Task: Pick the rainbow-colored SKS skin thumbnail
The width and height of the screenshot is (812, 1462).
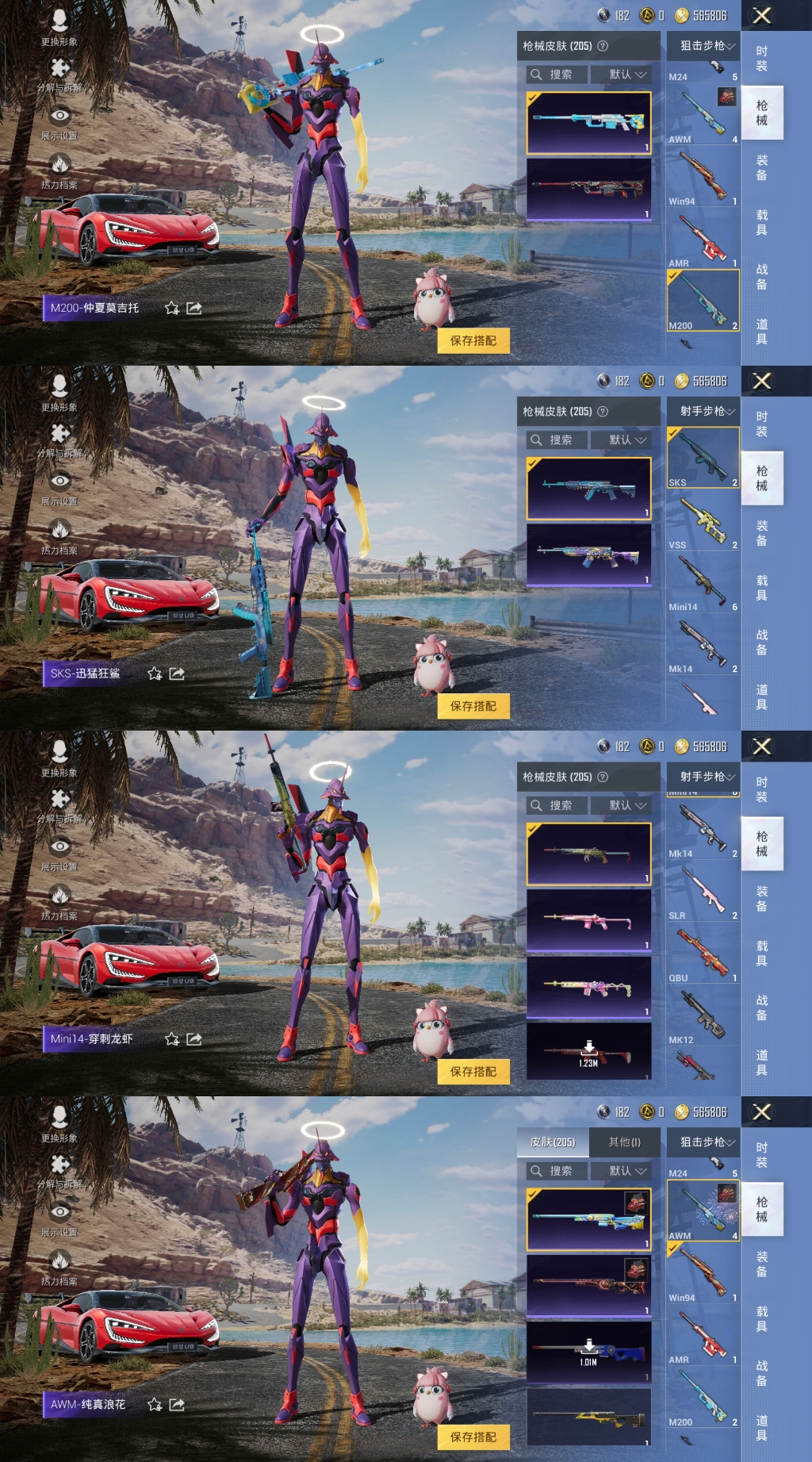Action: click(588, 554)
